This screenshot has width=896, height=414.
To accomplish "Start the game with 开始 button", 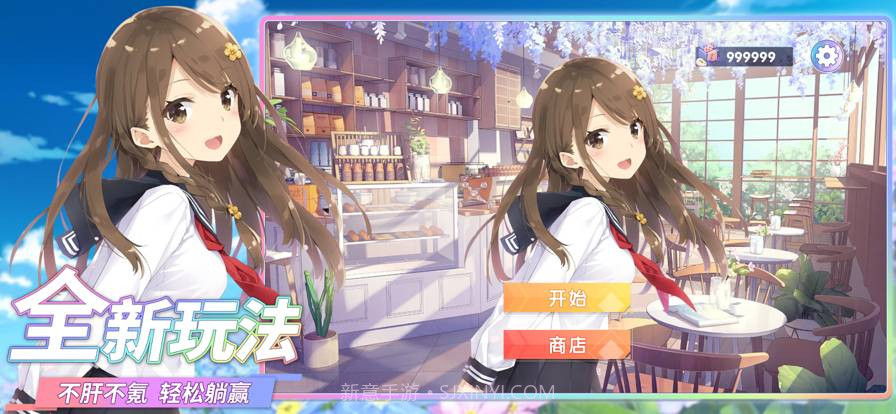I will tap(567, 298).
